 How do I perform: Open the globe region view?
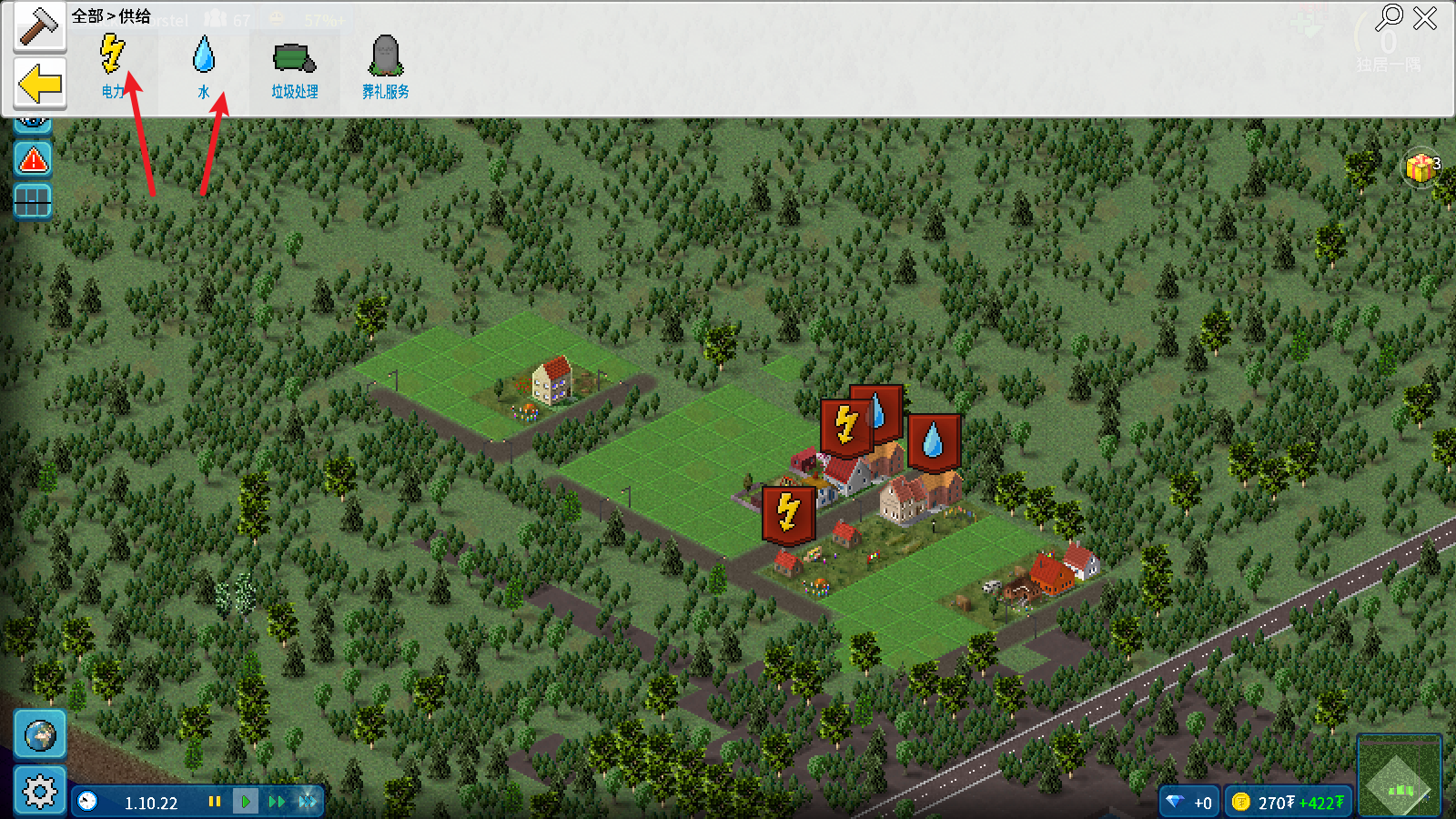[x=40, y=734]
